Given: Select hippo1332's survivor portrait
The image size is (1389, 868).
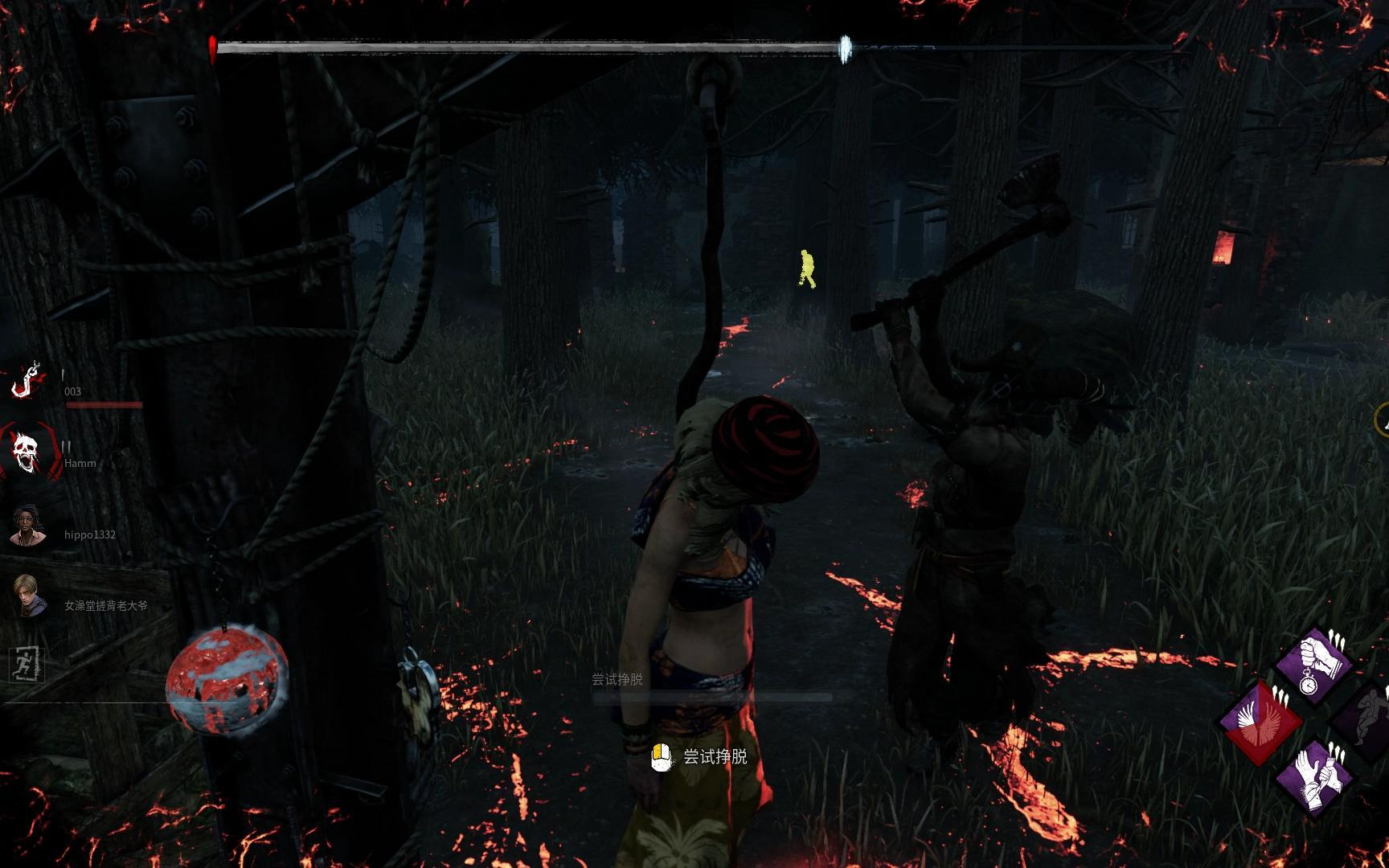Looking at the screenshot, I should (29, 525).
